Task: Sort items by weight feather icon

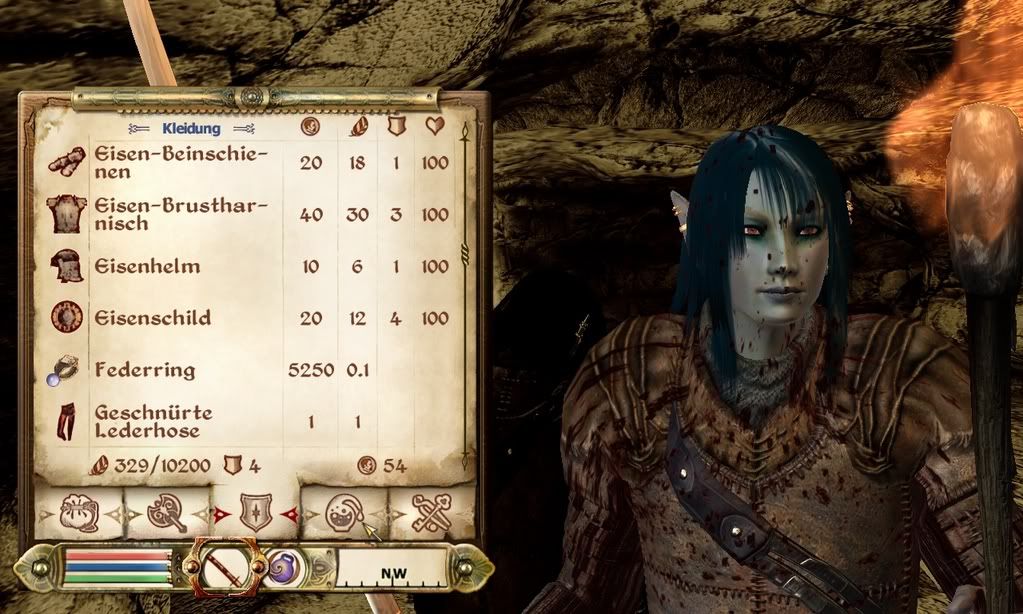Action: [x=357, y=128]
